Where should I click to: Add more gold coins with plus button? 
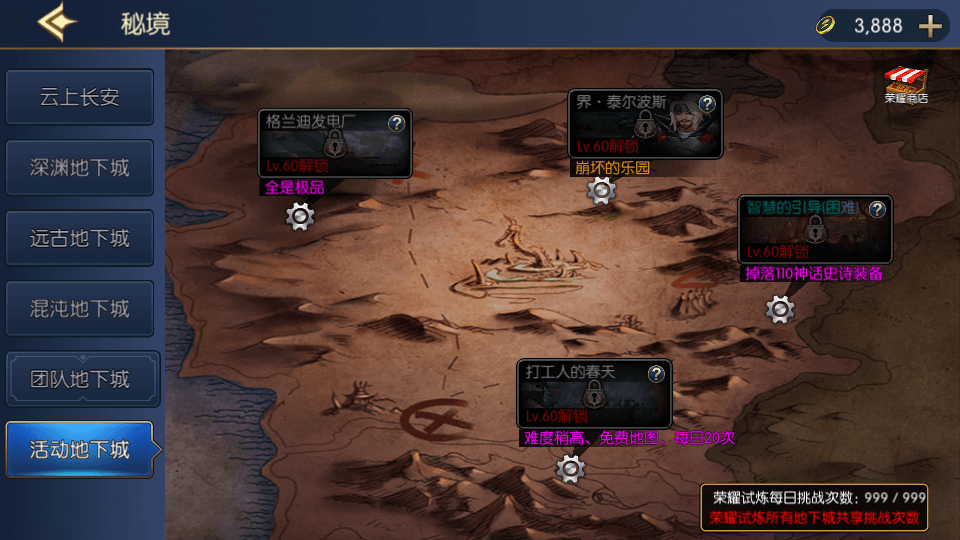click(x=930, y=26)
